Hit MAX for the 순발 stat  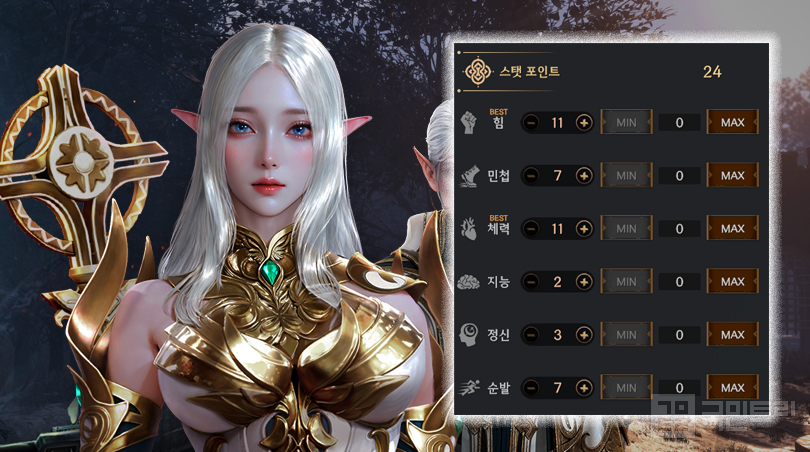click(732, 388)
